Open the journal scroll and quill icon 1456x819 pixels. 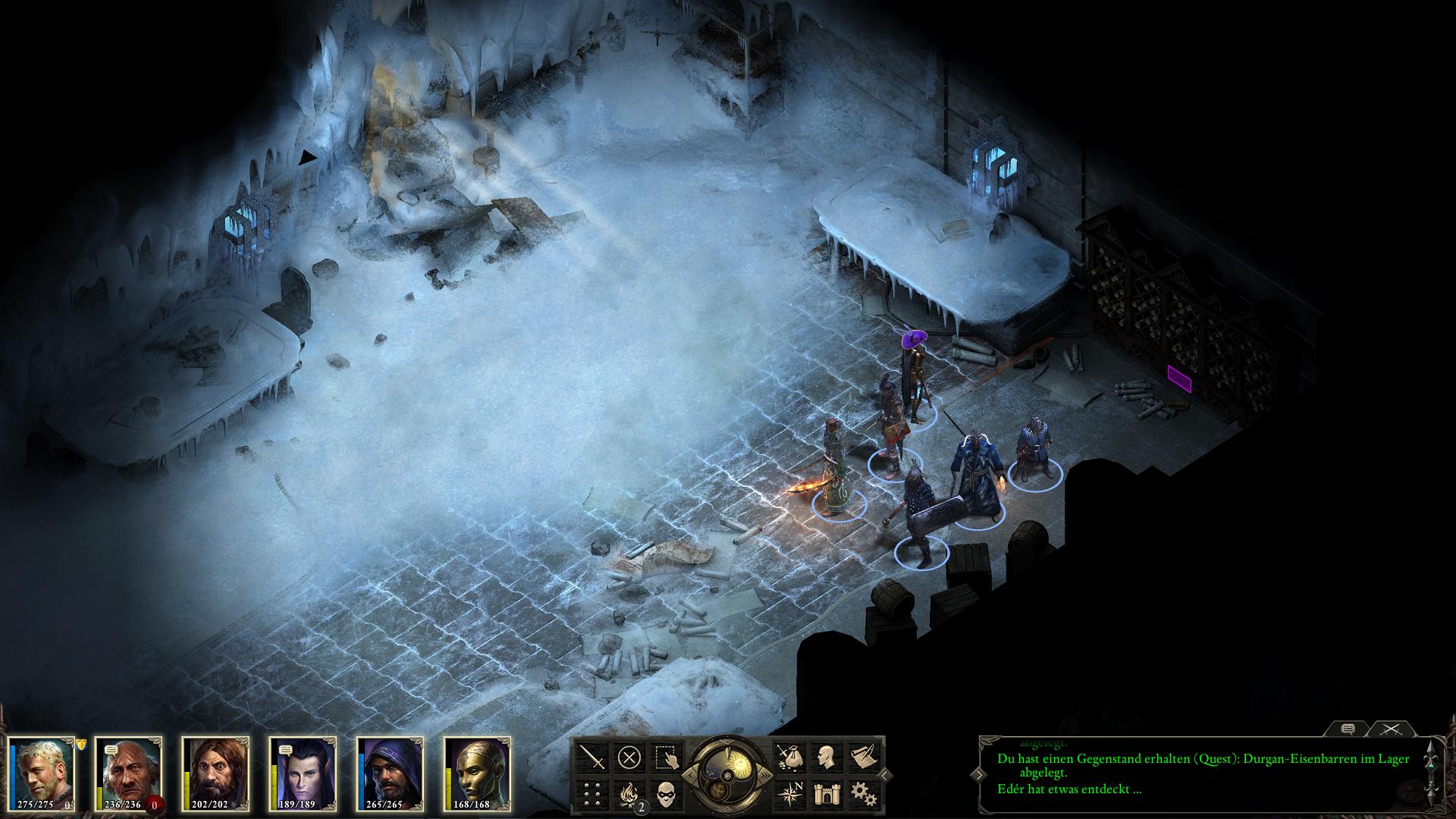pos(863,757)
